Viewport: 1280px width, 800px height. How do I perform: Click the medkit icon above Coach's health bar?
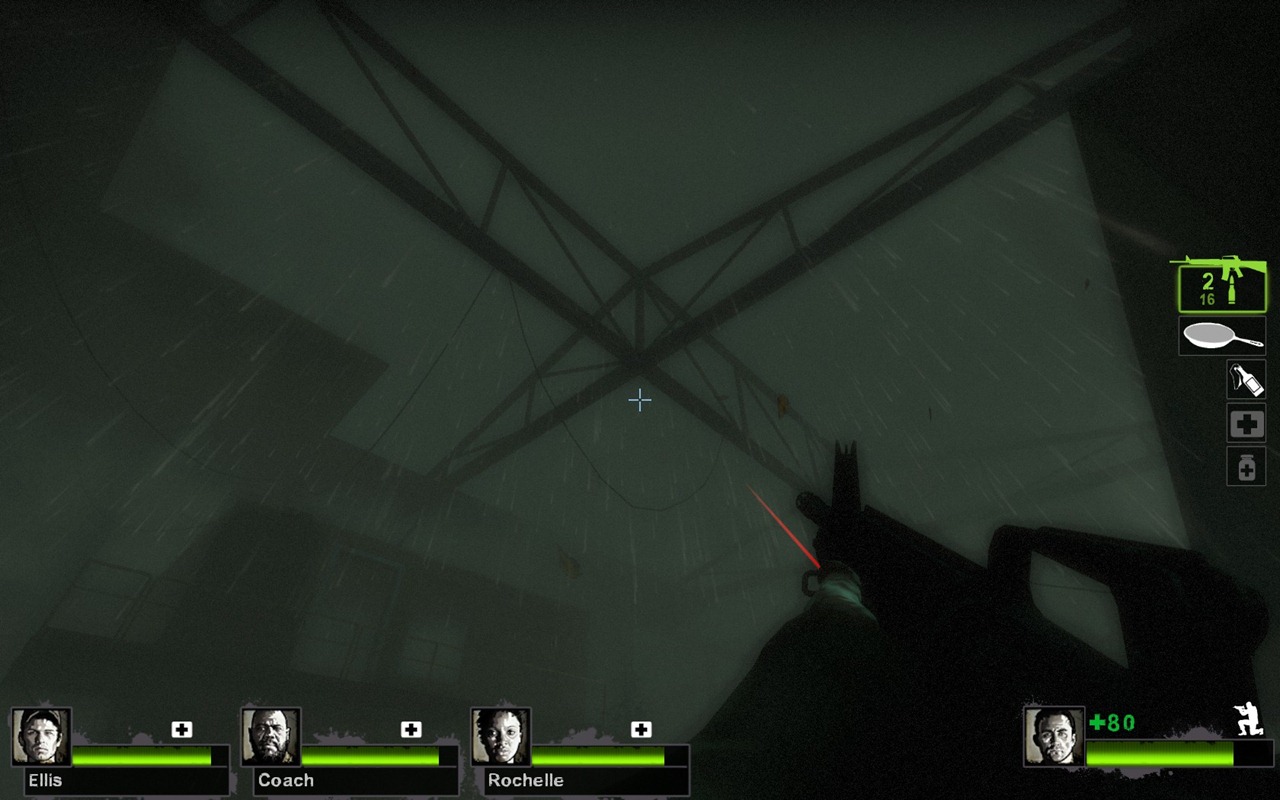411,729
